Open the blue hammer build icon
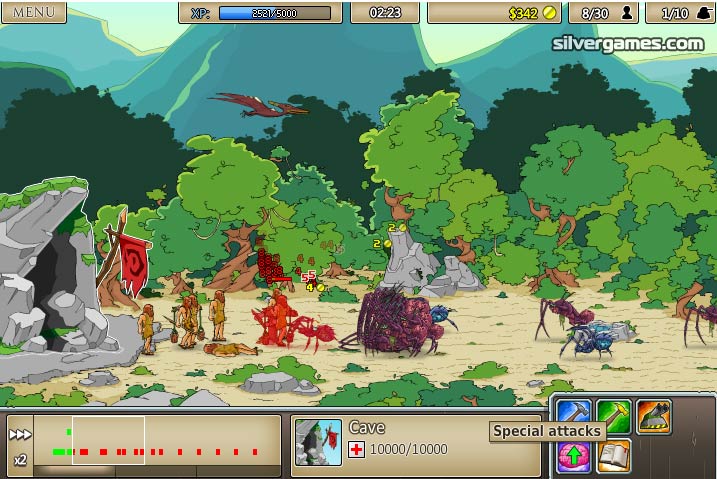This screenshot has width=717, height=479. pyautogui.click(x=574, y=412)
